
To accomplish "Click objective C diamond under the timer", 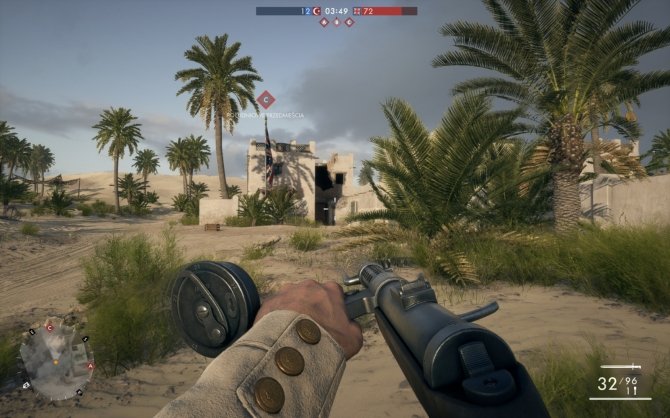I will coord(349,21).
